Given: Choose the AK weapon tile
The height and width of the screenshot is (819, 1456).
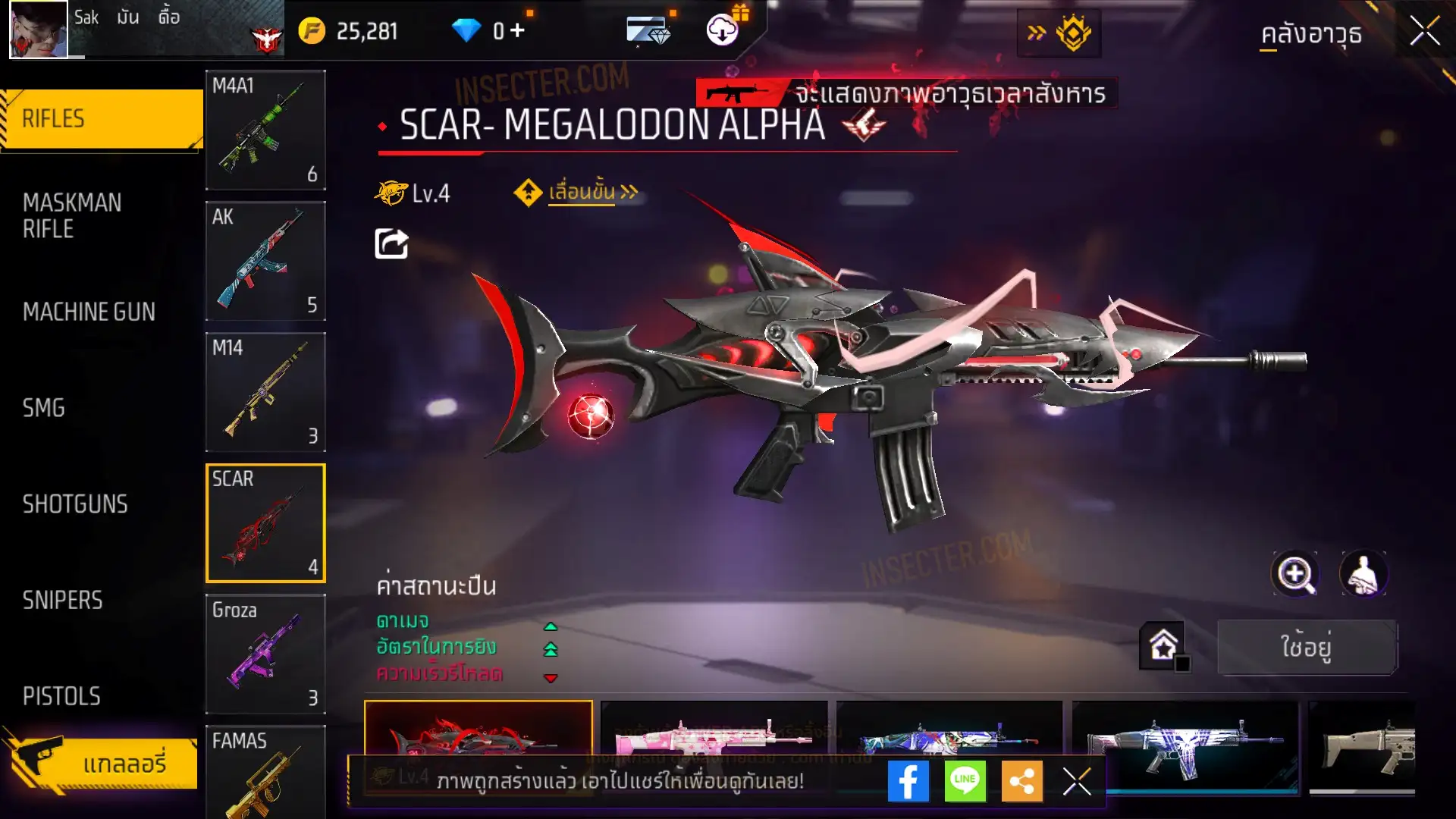Looking at the screenshot, I should coord(265,261).
